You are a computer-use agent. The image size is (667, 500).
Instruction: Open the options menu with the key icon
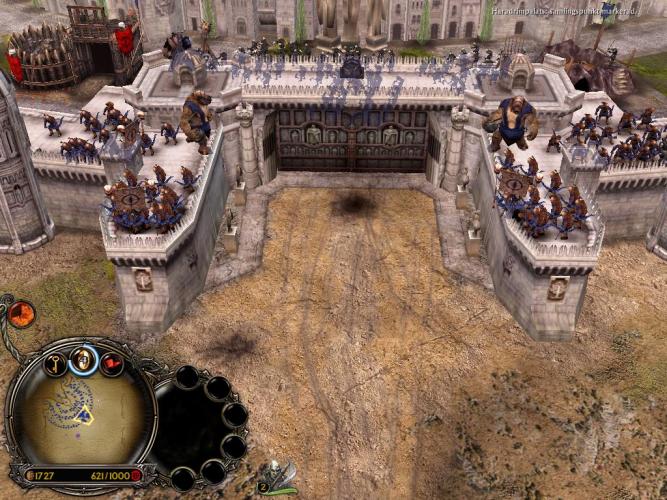tap(56, 363)
